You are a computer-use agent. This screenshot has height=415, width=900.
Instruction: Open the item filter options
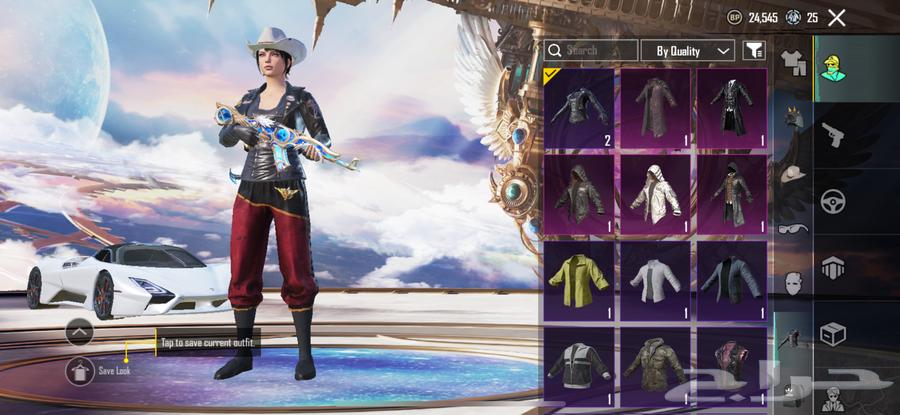[755, 50]
